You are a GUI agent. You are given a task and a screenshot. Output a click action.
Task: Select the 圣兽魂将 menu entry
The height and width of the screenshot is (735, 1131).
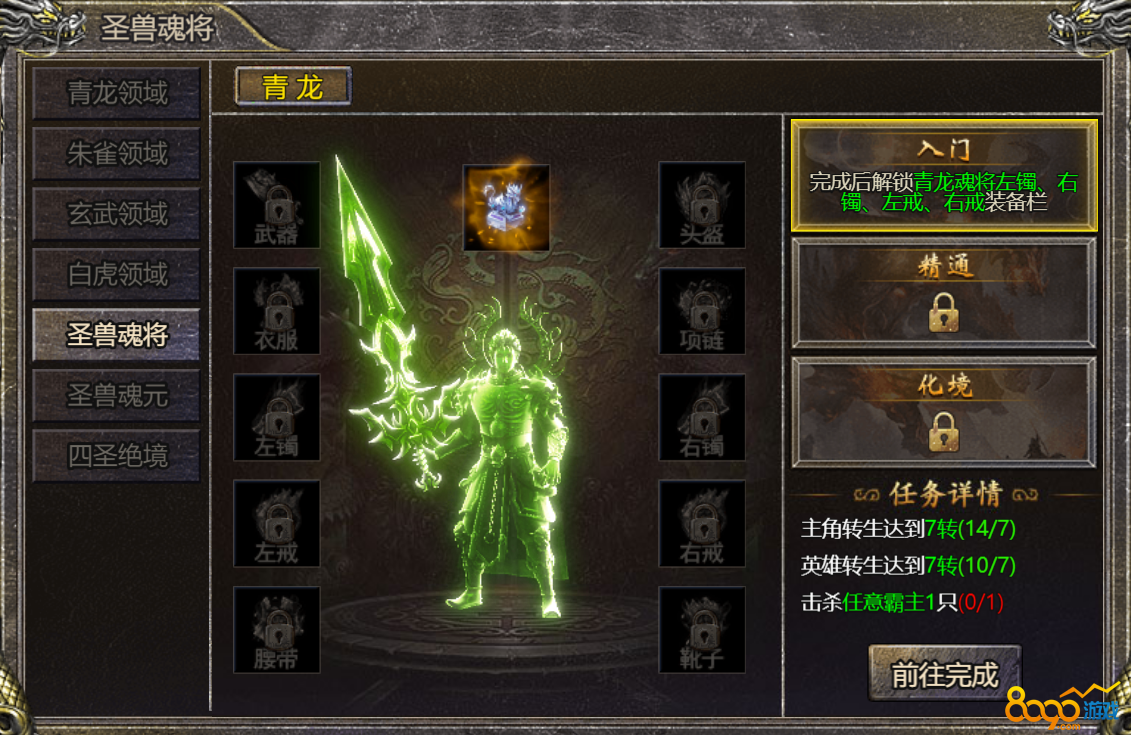[x=117, y=335]
